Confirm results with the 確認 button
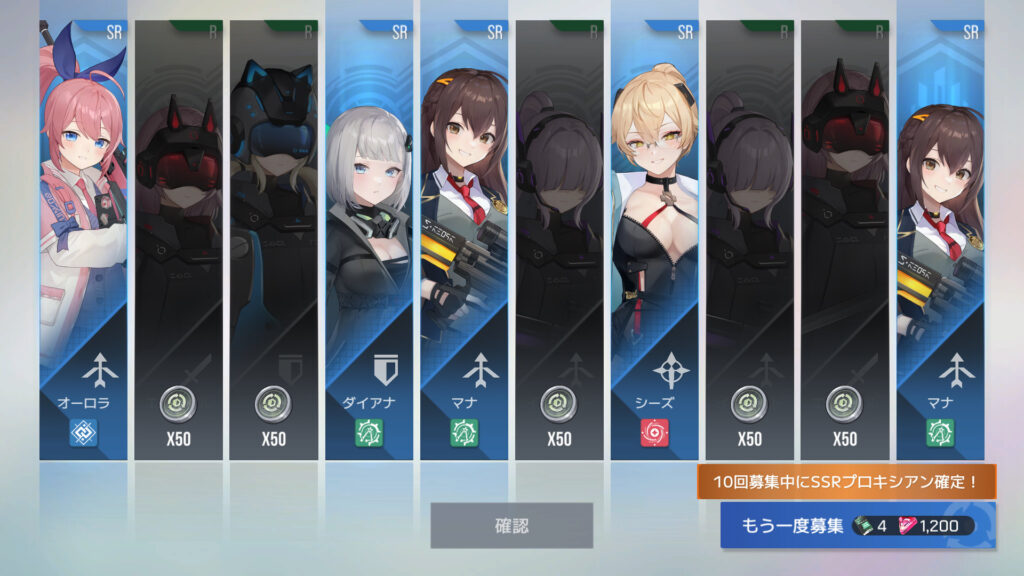The width and height of the screenshot is (1024, 576). 511,525
